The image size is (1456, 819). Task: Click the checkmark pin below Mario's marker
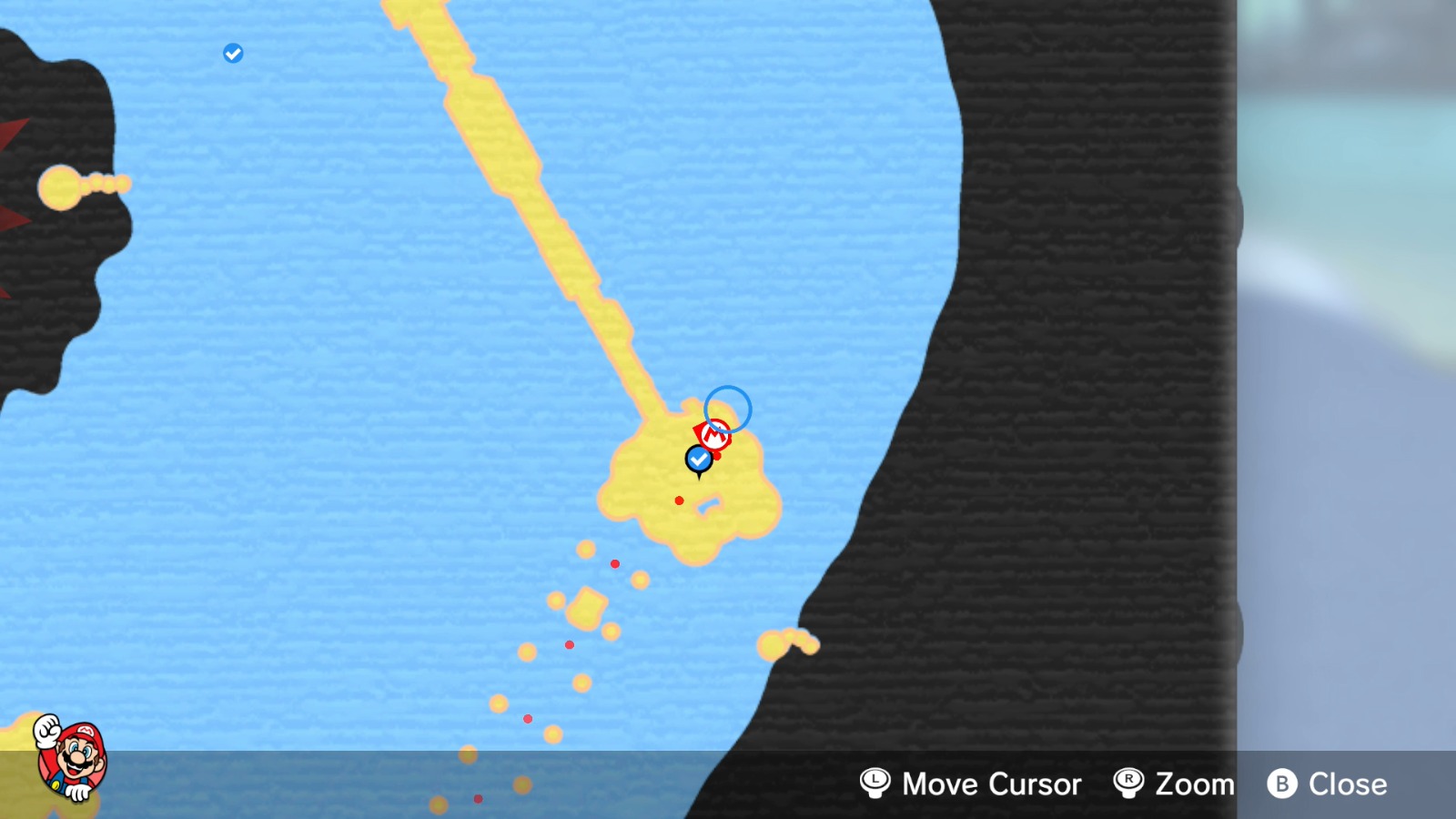(698, 460)
